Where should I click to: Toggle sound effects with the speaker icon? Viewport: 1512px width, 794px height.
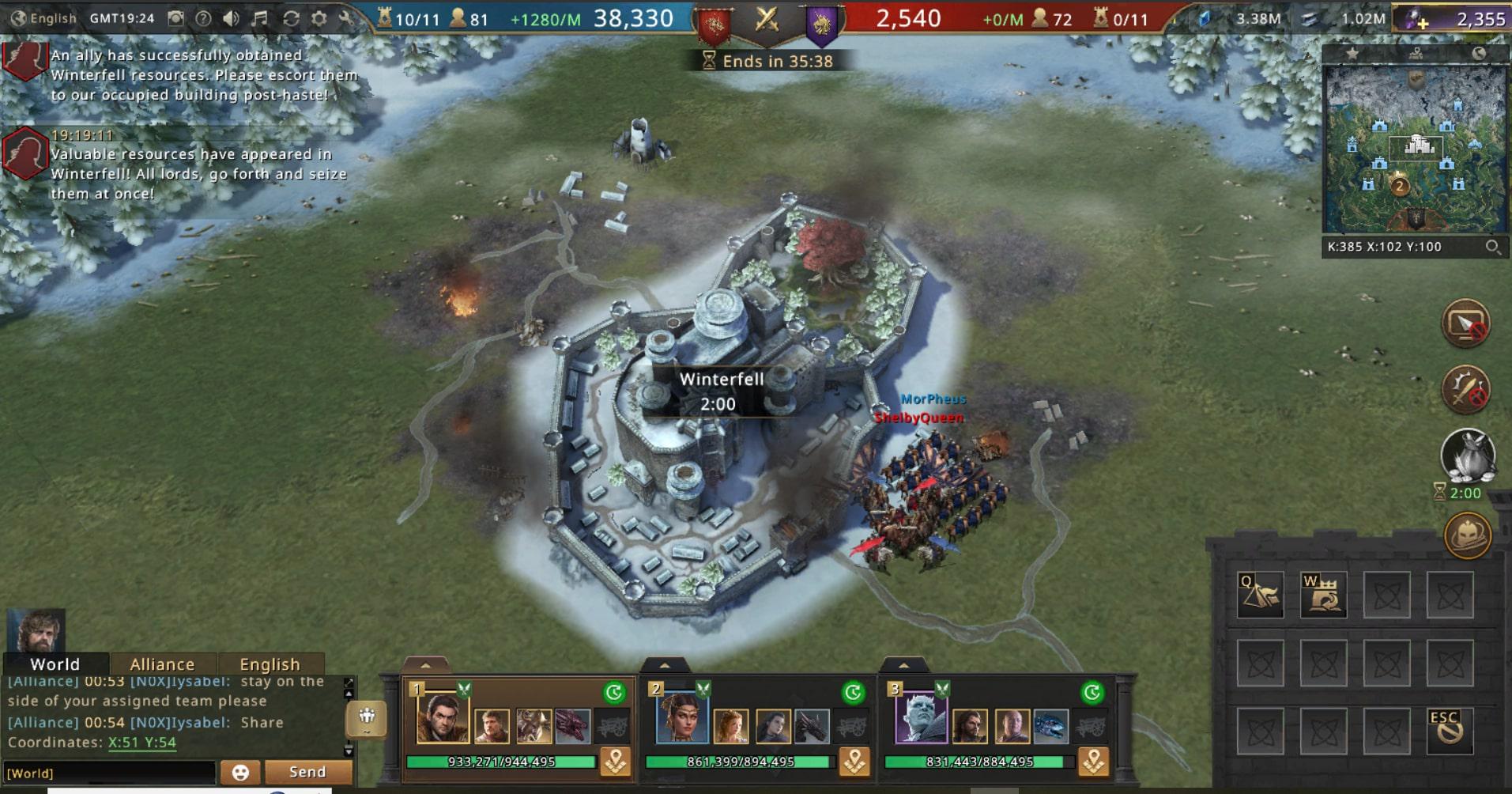[231, 18]
